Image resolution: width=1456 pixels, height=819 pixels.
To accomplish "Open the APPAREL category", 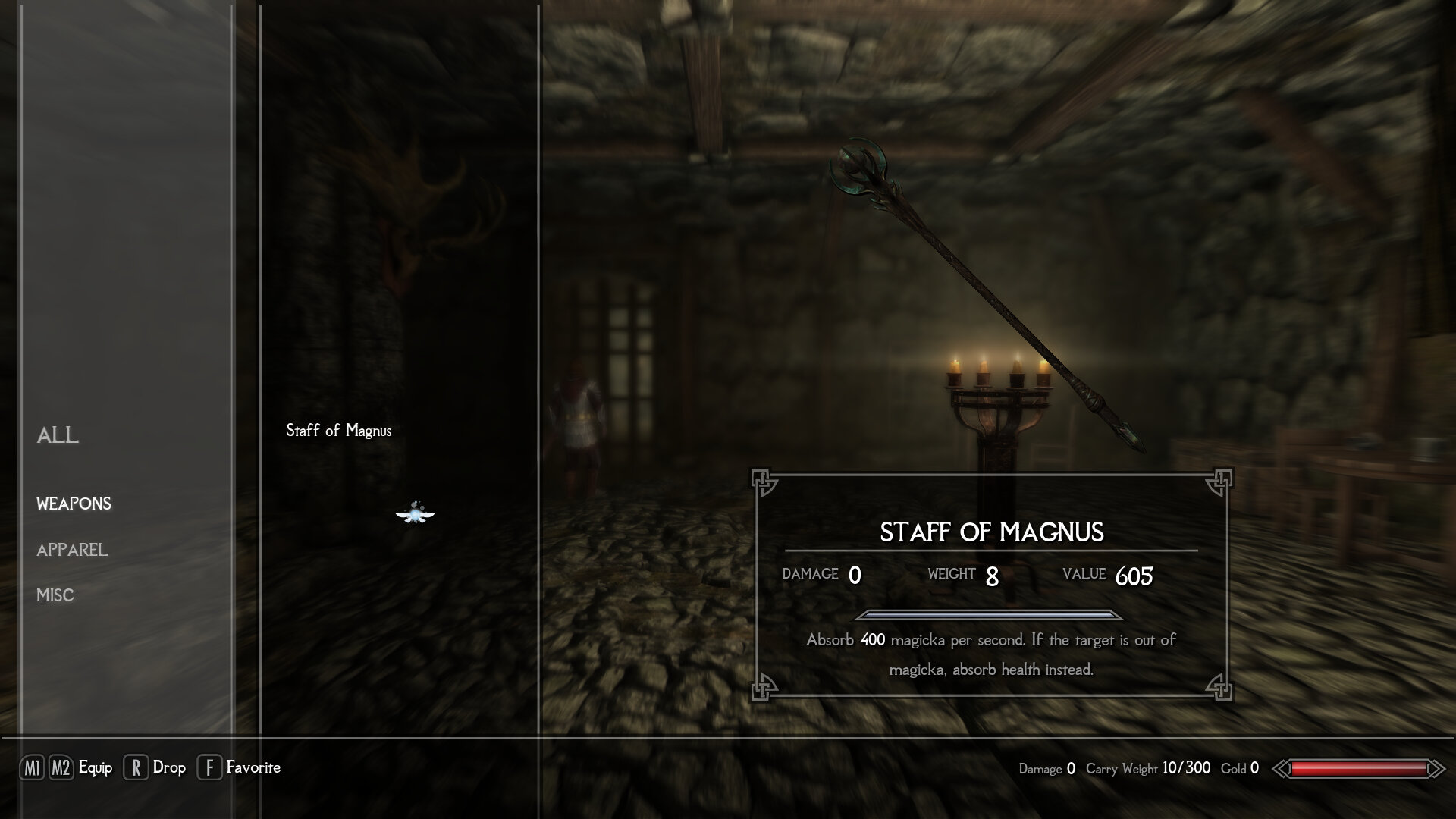I will pyautogui.click(x=72, y=550).
